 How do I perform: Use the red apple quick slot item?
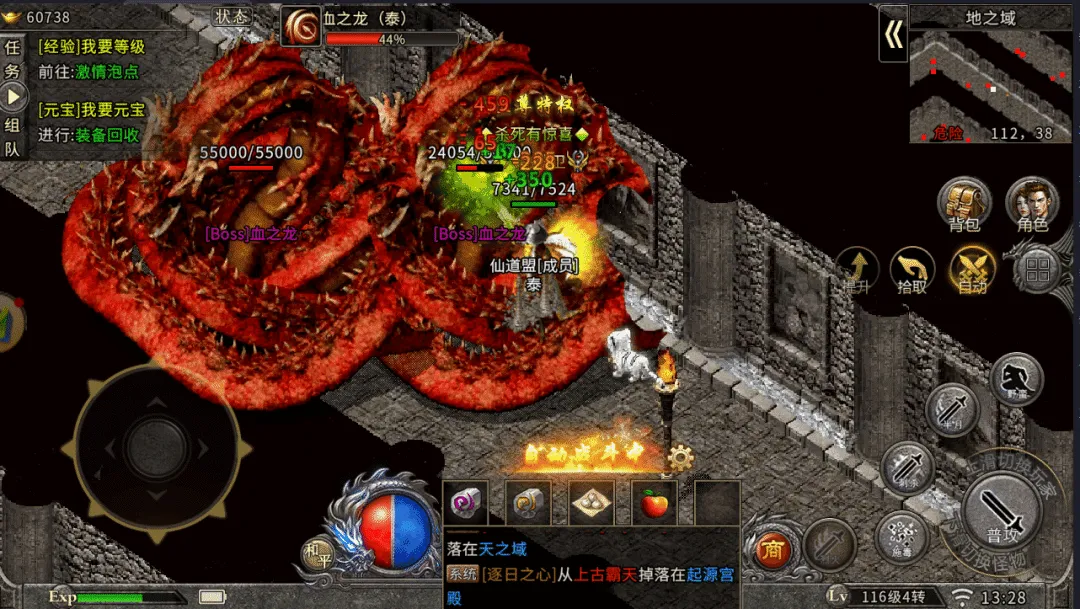(654, 504)
